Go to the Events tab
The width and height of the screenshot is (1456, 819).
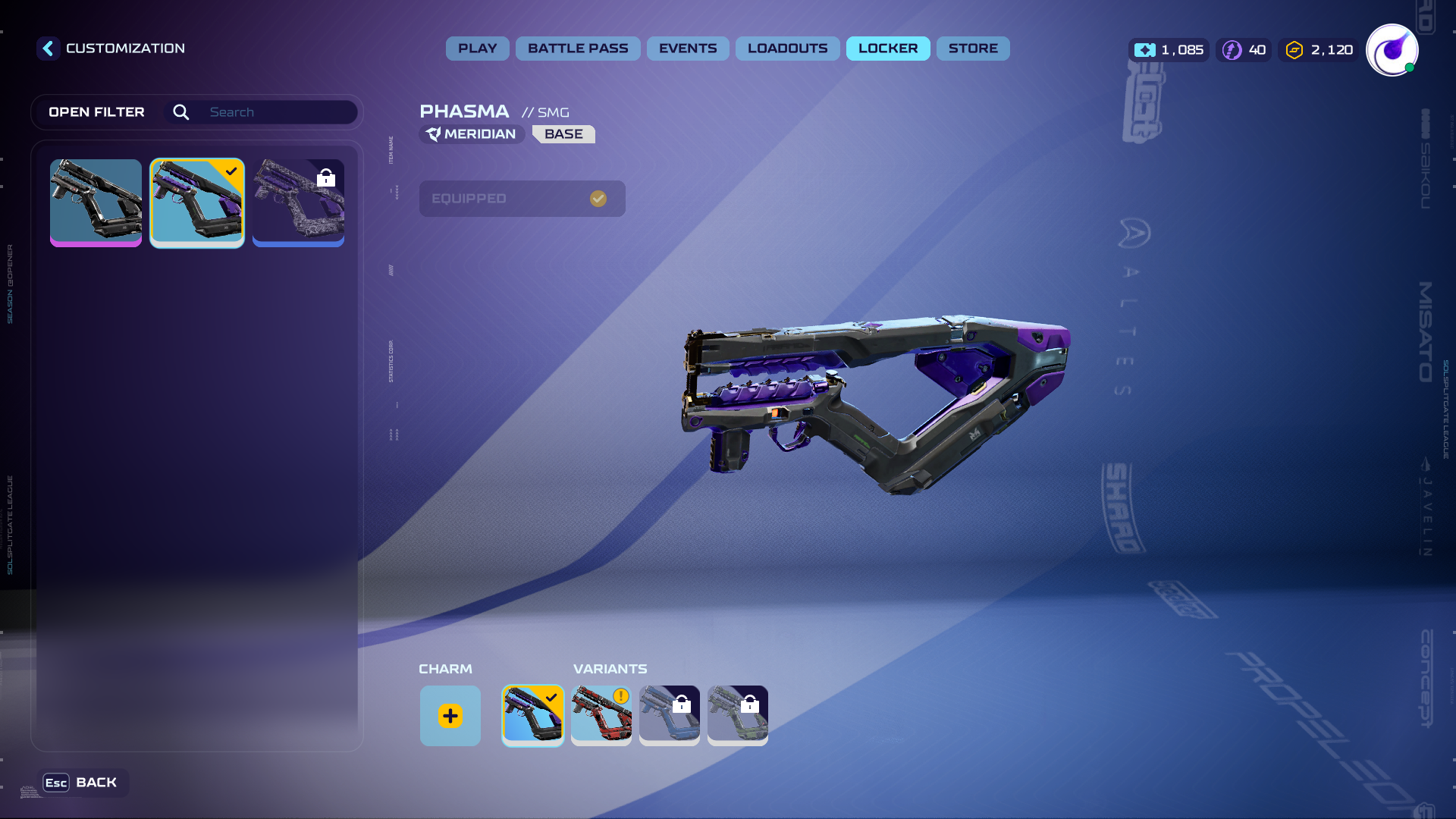point(688,49)
